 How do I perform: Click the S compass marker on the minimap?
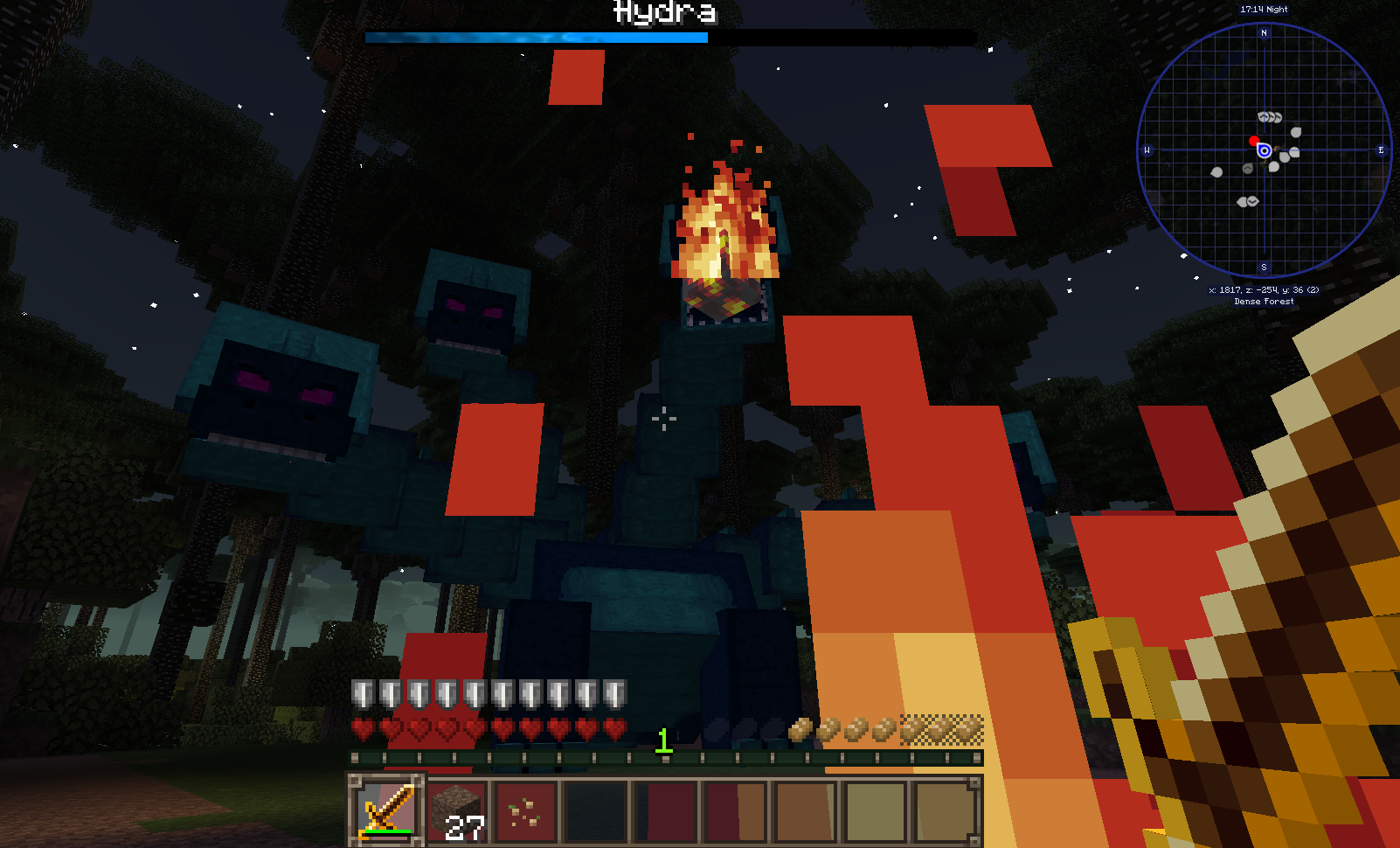1264,267
